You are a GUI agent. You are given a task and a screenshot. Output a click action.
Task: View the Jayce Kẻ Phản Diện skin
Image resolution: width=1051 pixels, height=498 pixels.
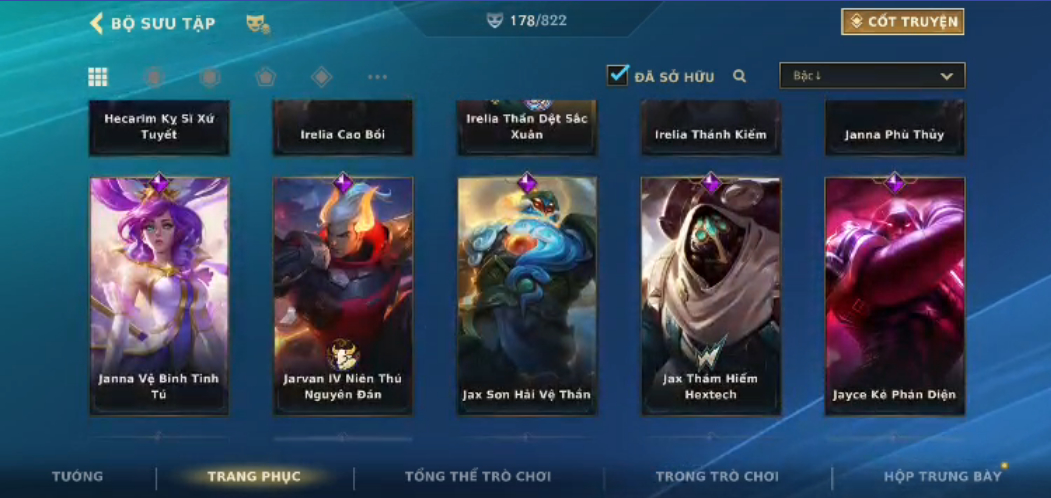[895, 295]
